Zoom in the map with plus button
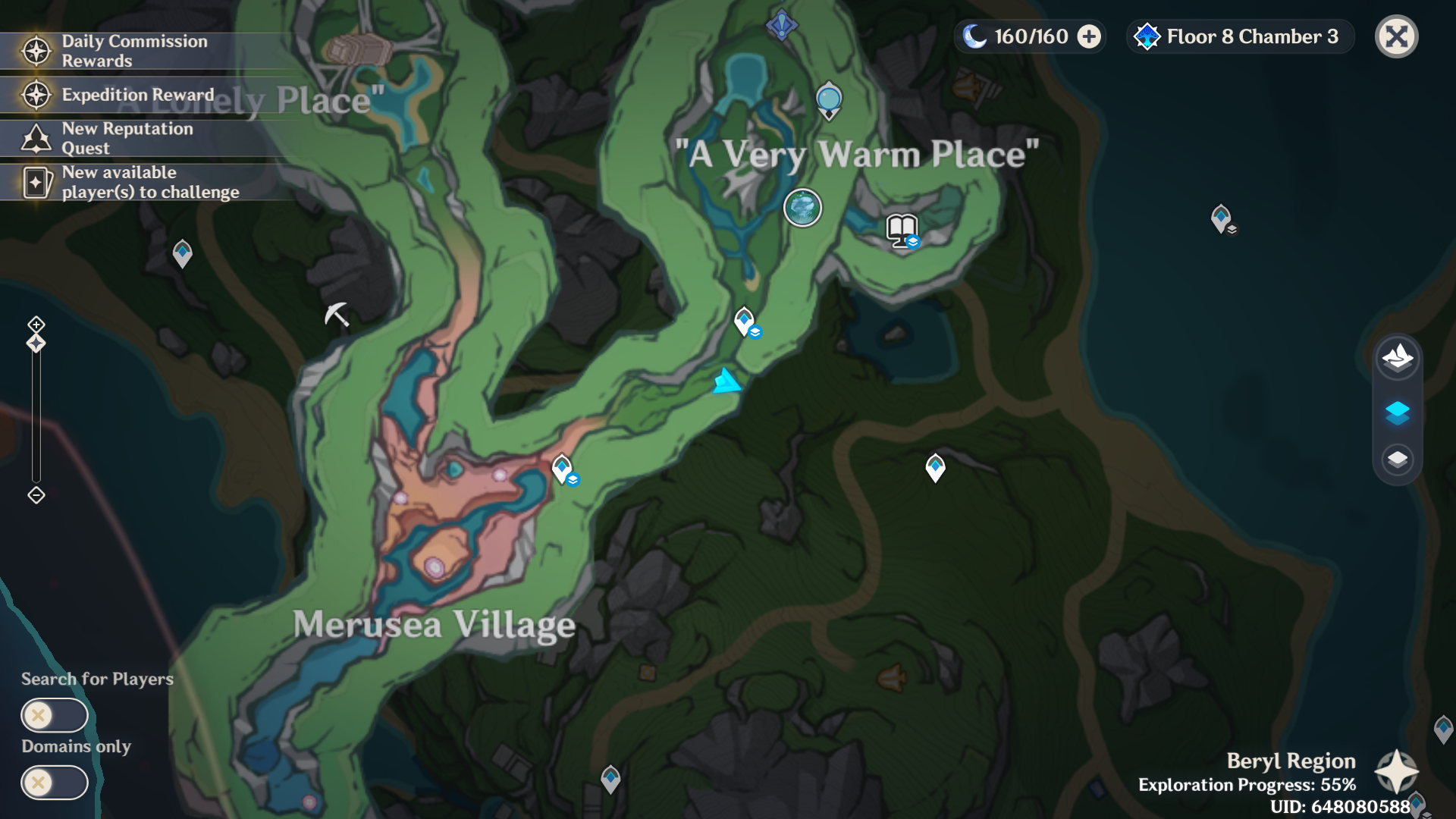This screenshot has width=1456, height=819. 36,325
